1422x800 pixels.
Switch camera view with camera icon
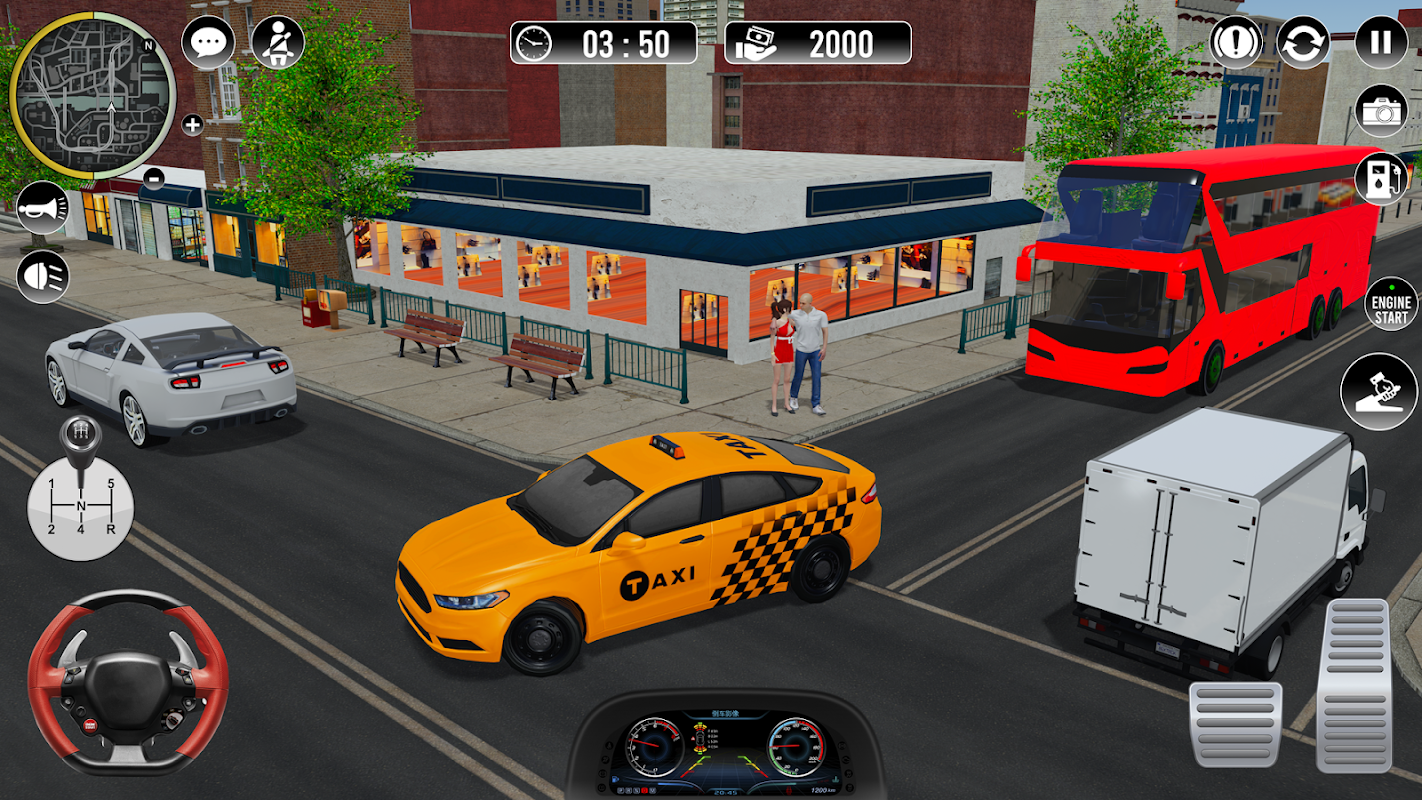click(1381, 110)
